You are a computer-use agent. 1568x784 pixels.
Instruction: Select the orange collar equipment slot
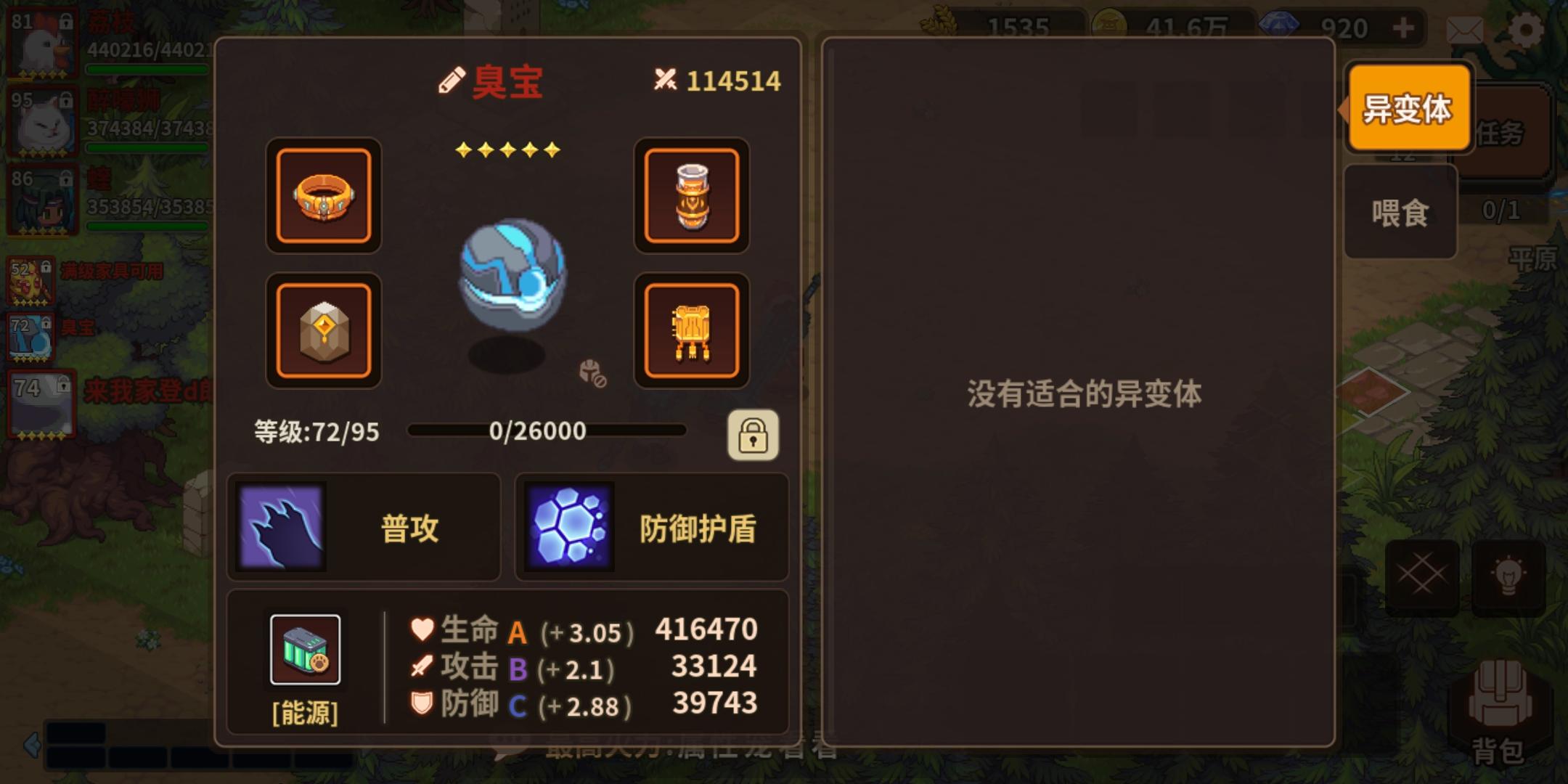tap(324, 197)
